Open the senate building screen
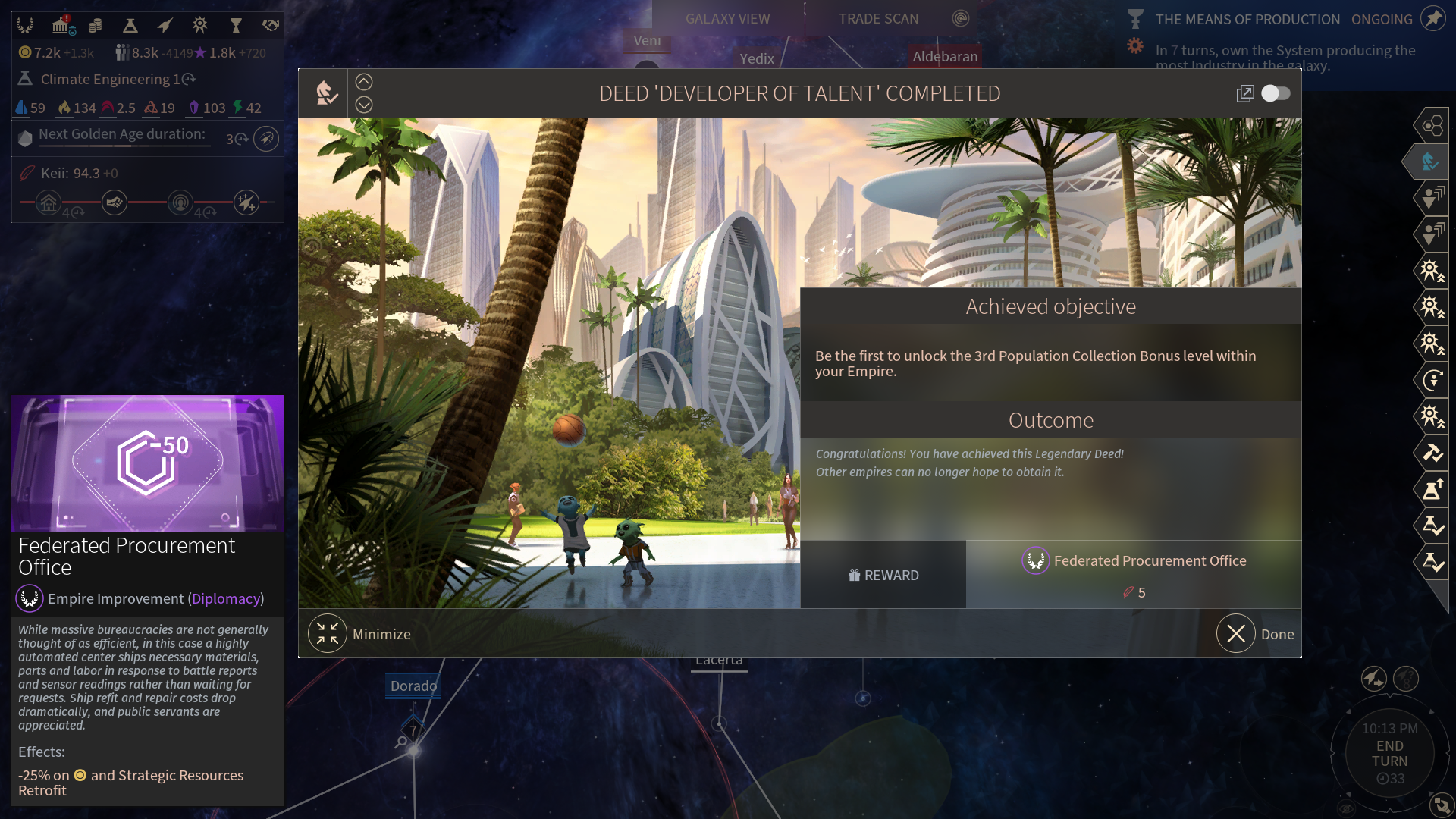 61,26
